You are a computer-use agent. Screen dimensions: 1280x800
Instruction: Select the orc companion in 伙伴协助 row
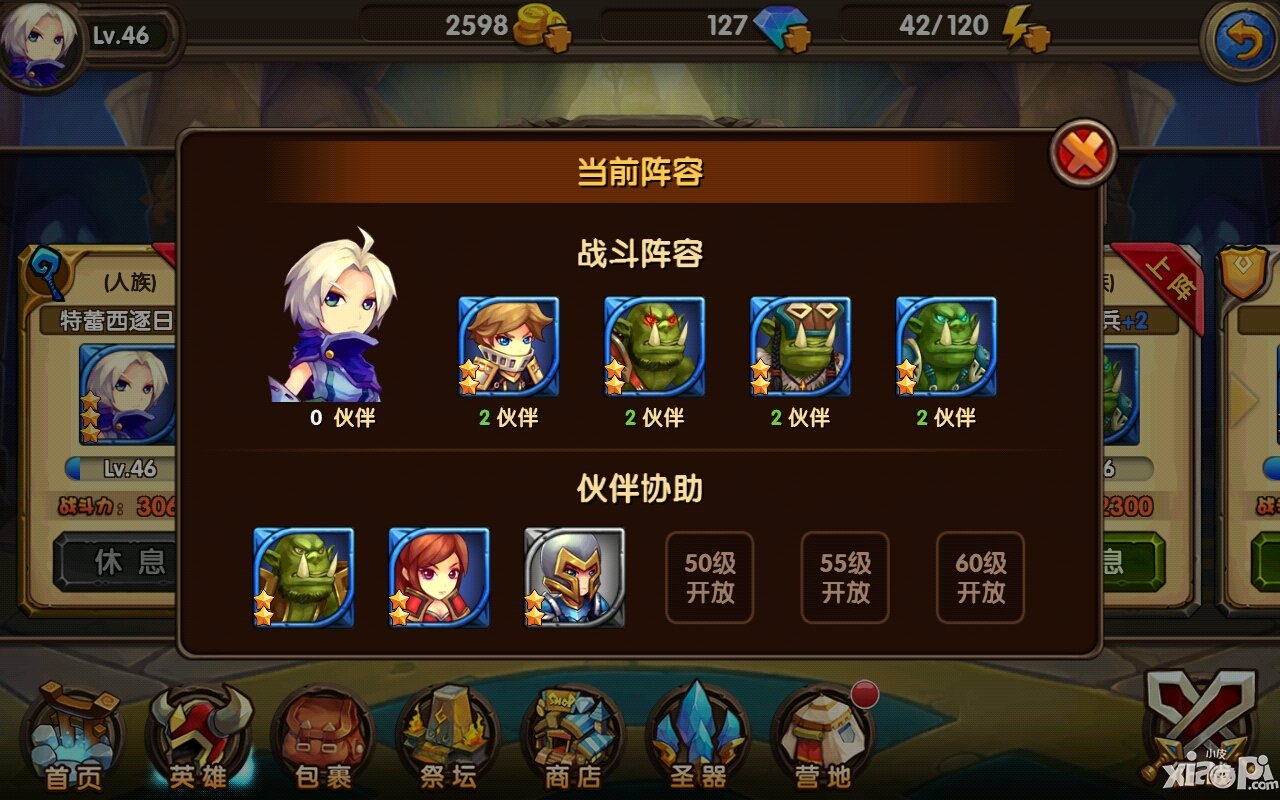pyautogui.click(x=305, y=578)
